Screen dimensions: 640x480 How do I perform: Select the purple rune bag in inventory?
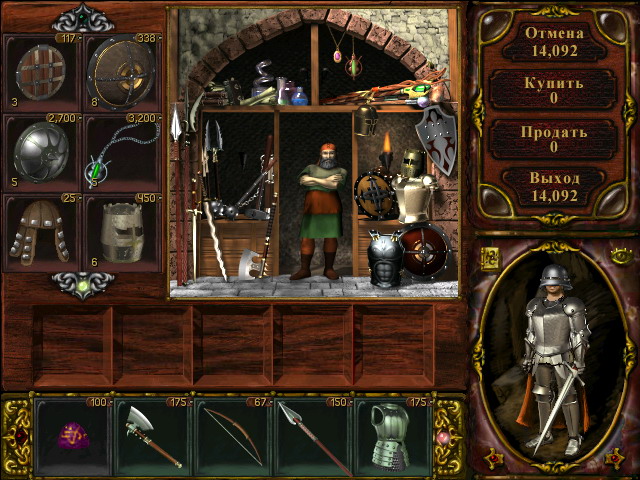pos(74,436)
